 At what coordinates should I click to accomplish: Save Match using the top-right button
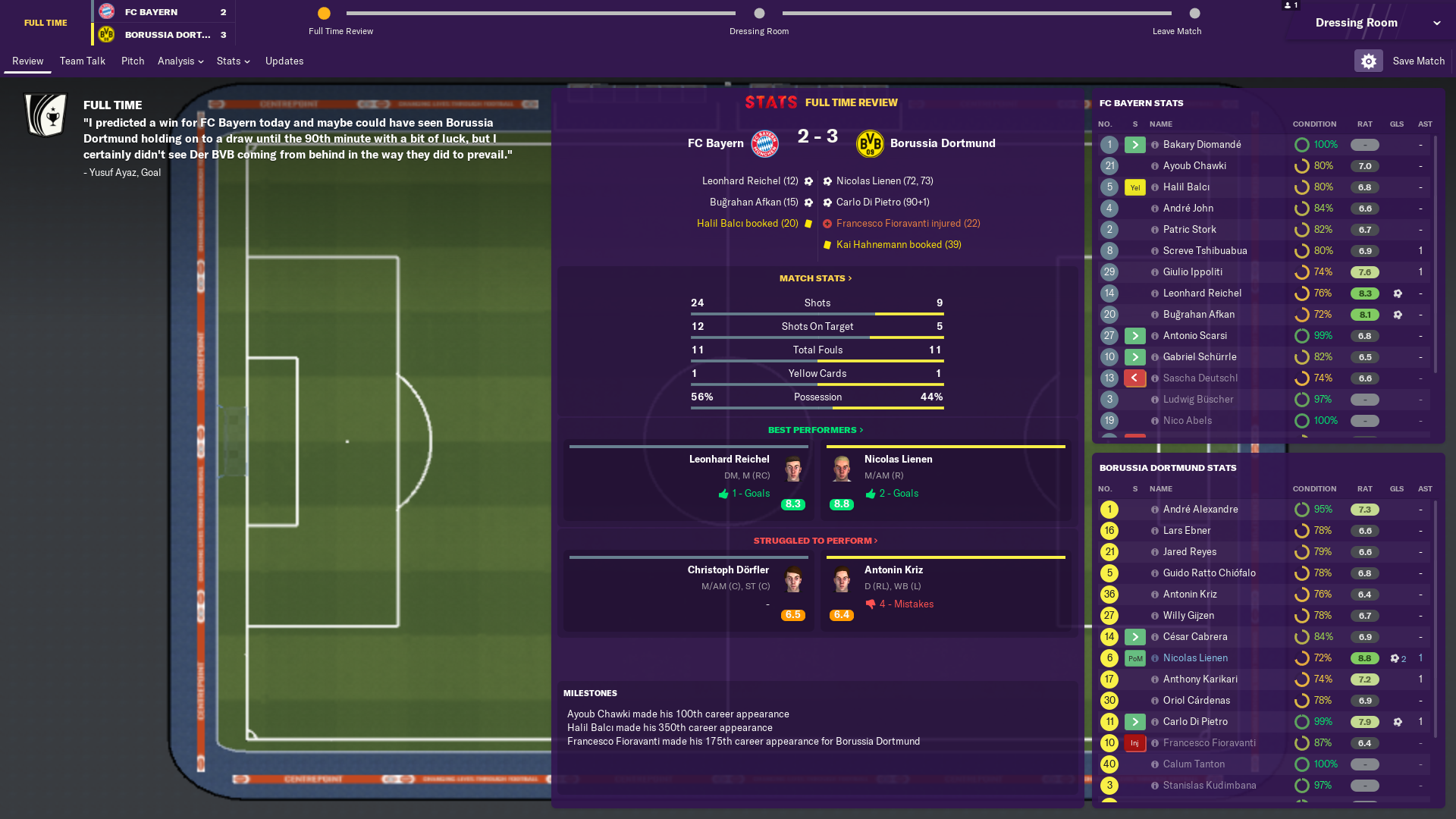1418,61
